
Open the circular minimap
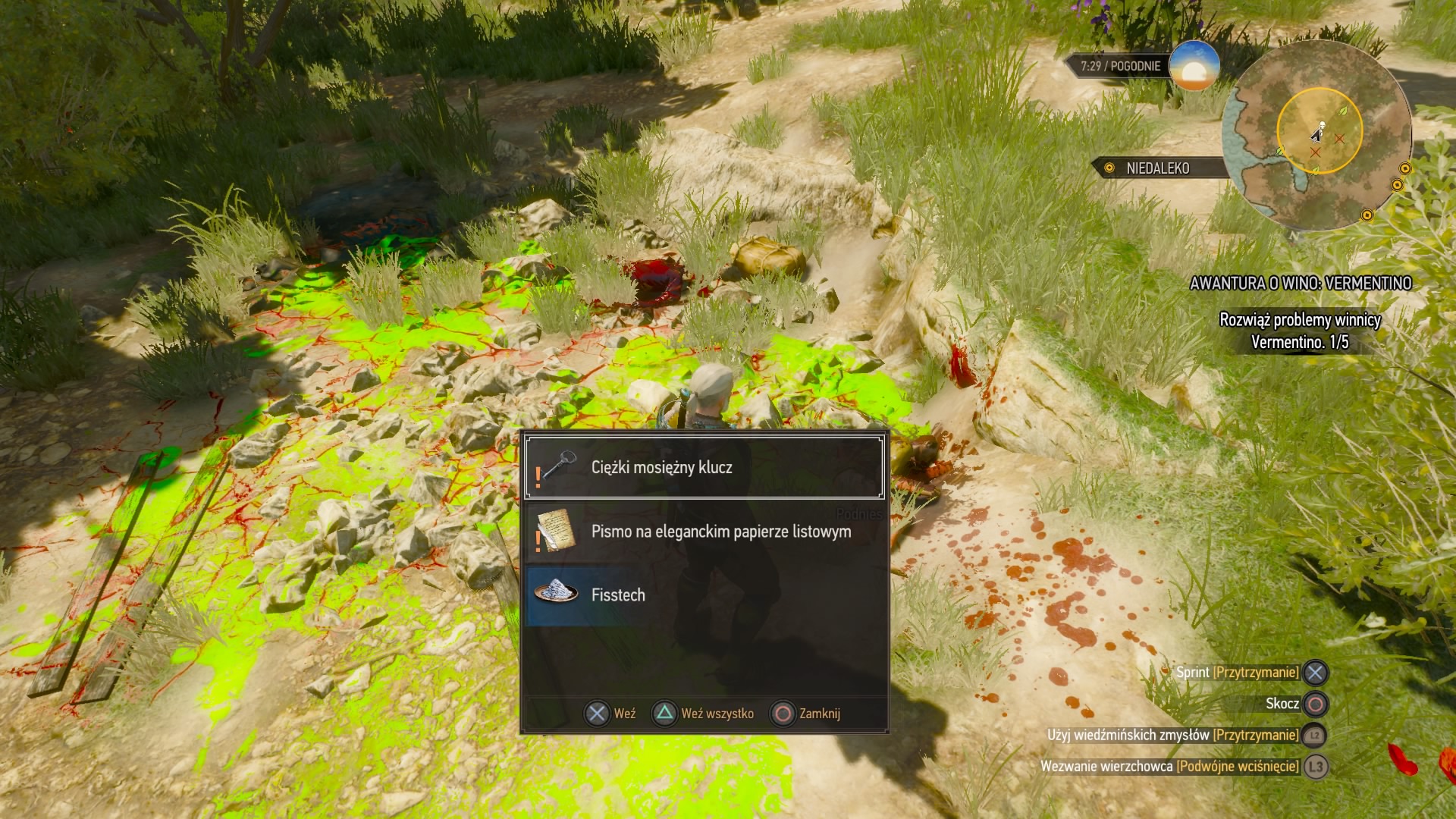pos(1318,135)
